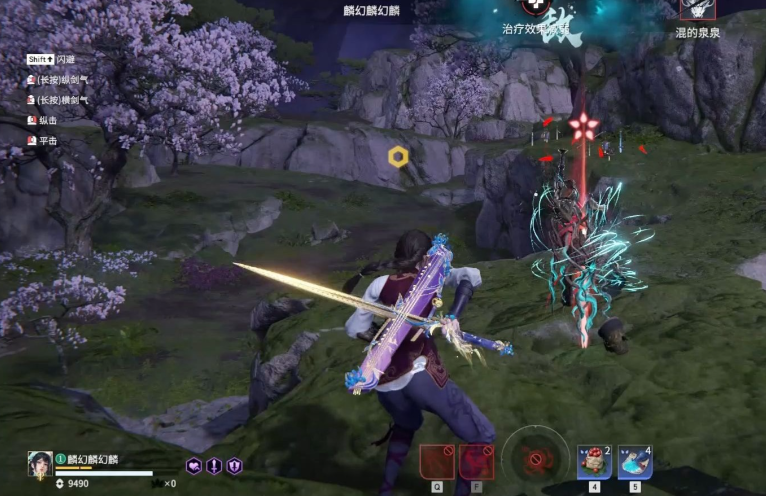This screenshot has height=496, width=766.
Task: Click the purple sword buff icon
Action: tap(214, 466)
